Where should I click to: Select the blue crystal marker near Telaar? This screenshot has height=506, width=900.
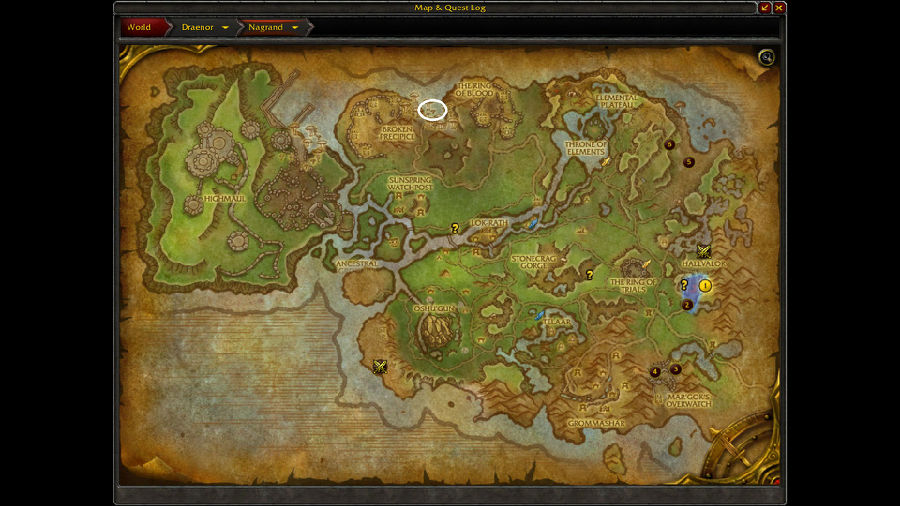click(540, 315)
